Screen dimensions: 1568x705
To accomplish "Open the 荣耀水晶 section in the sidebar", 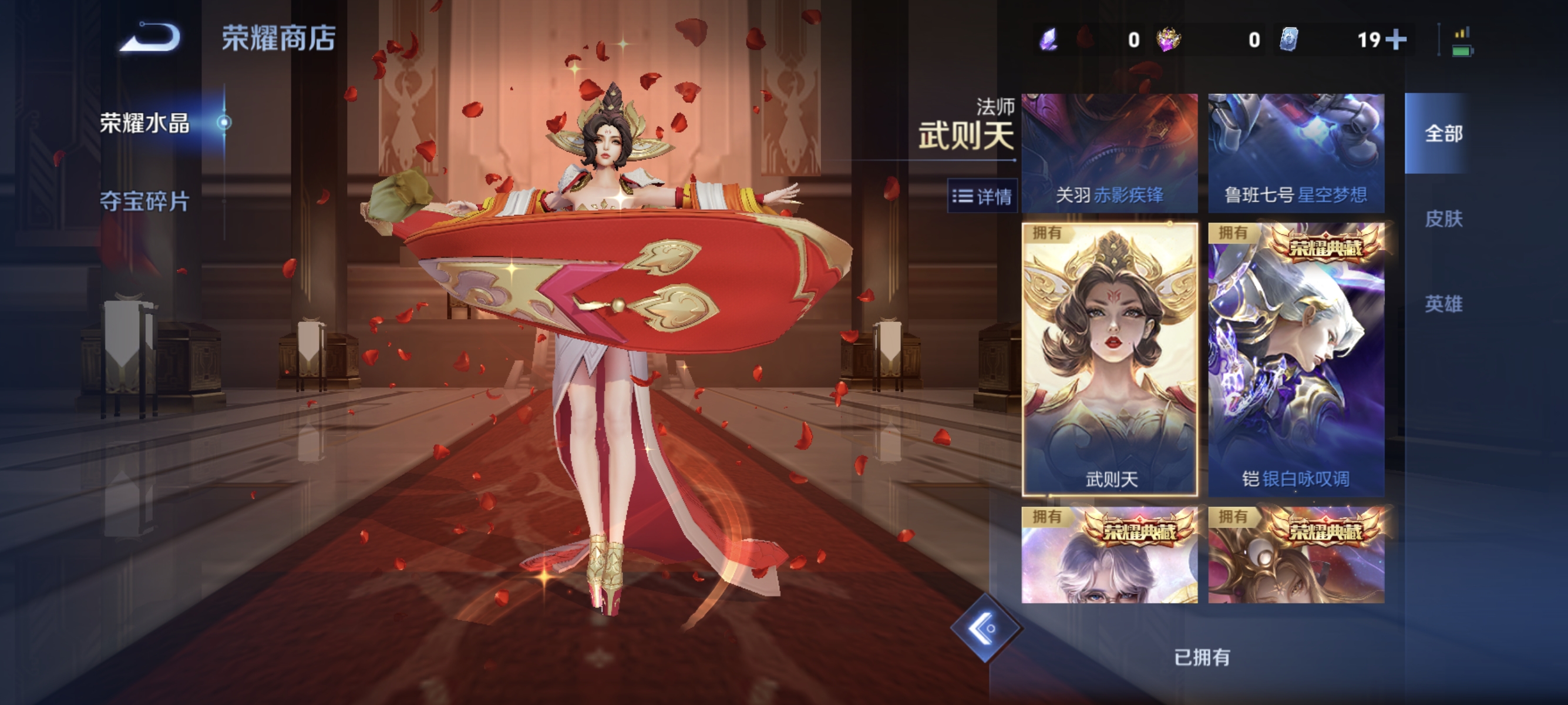I will coord(144,123).
